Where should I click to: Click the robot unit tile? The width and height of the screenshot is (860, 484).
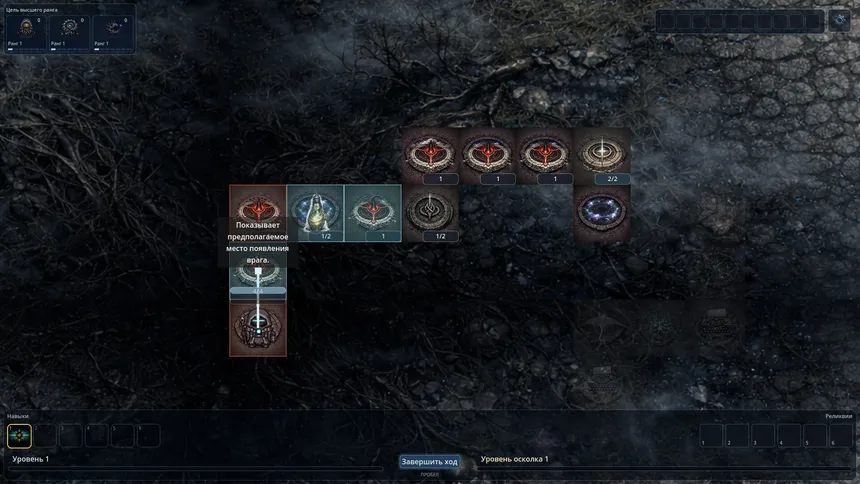tap(258, 327)
